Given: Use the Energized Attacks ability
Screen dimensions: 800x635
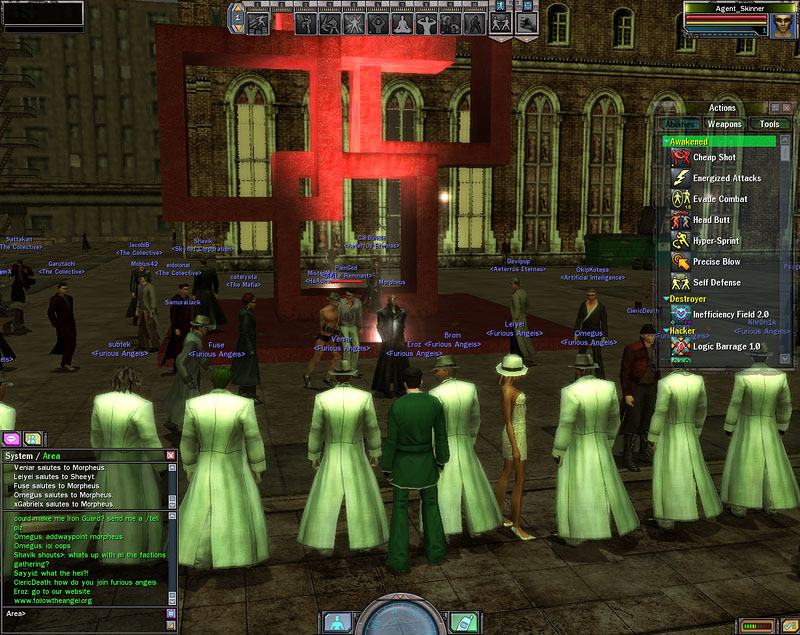Looking at the screenshot, I should coord(727,179).
